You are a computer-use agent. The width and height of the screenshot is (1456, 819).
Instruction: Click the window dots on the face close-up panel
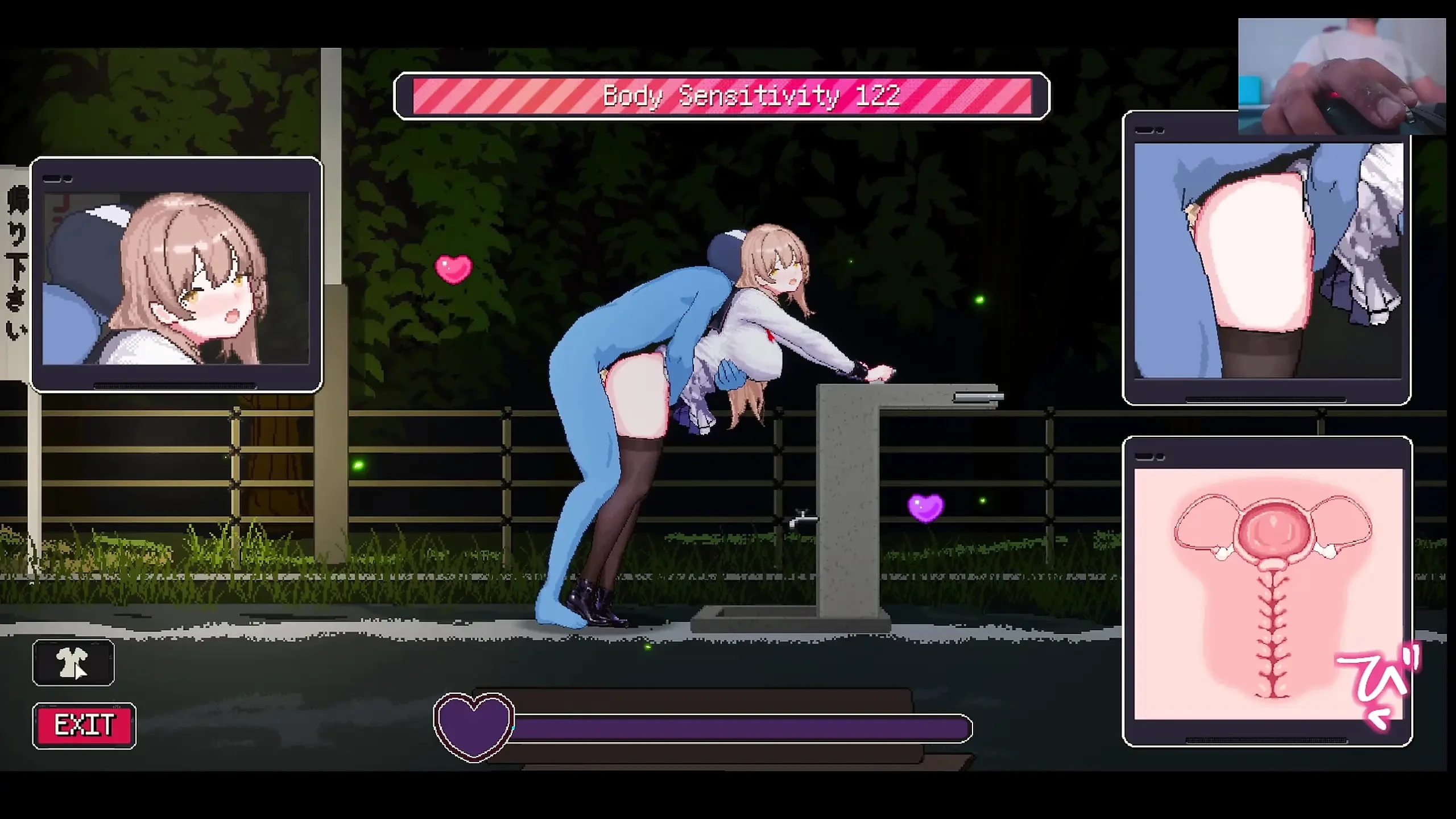(x=57, y=177)
